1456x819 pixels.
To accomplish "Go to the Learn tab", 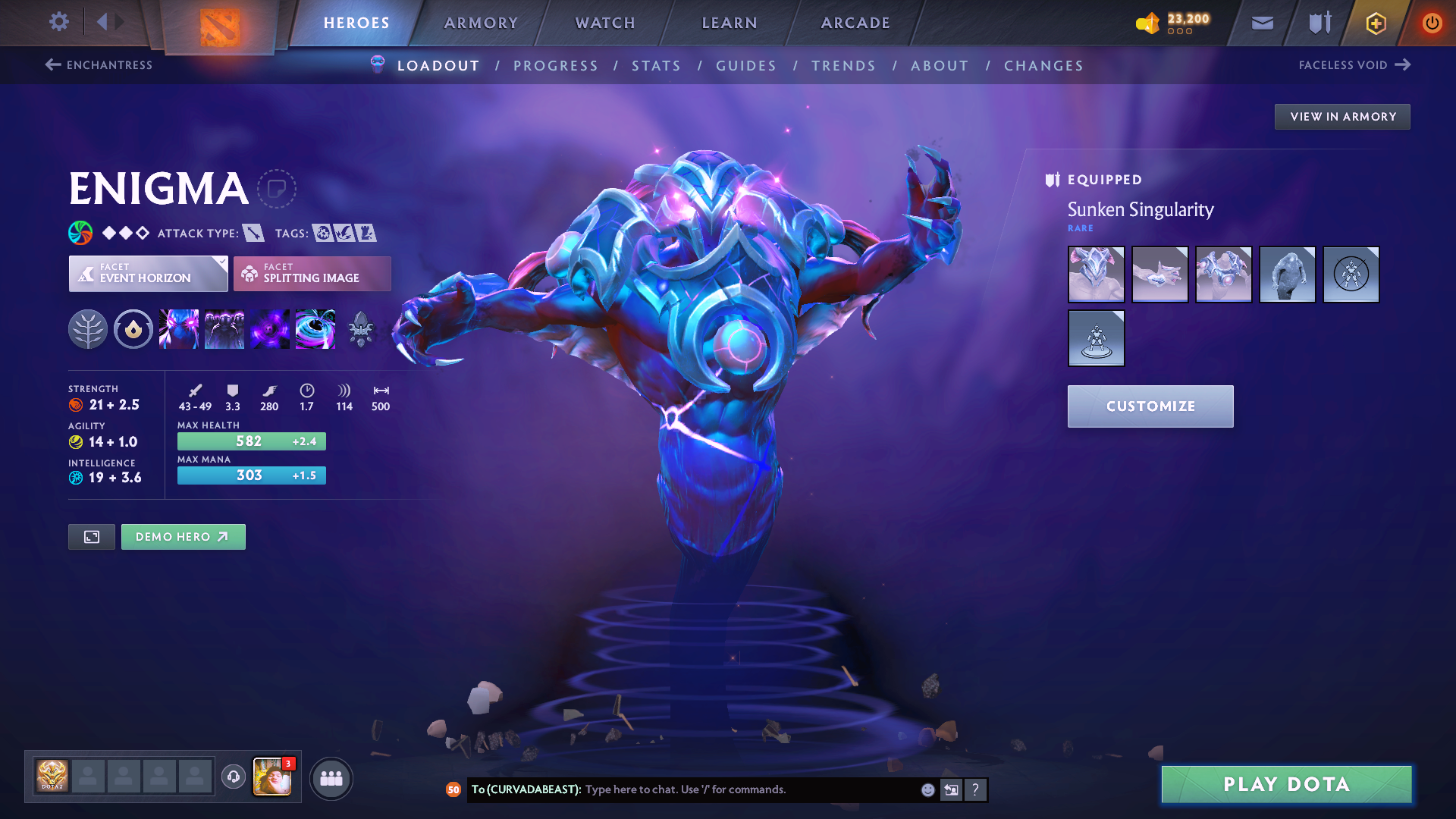I will click(x=730, y=23).
